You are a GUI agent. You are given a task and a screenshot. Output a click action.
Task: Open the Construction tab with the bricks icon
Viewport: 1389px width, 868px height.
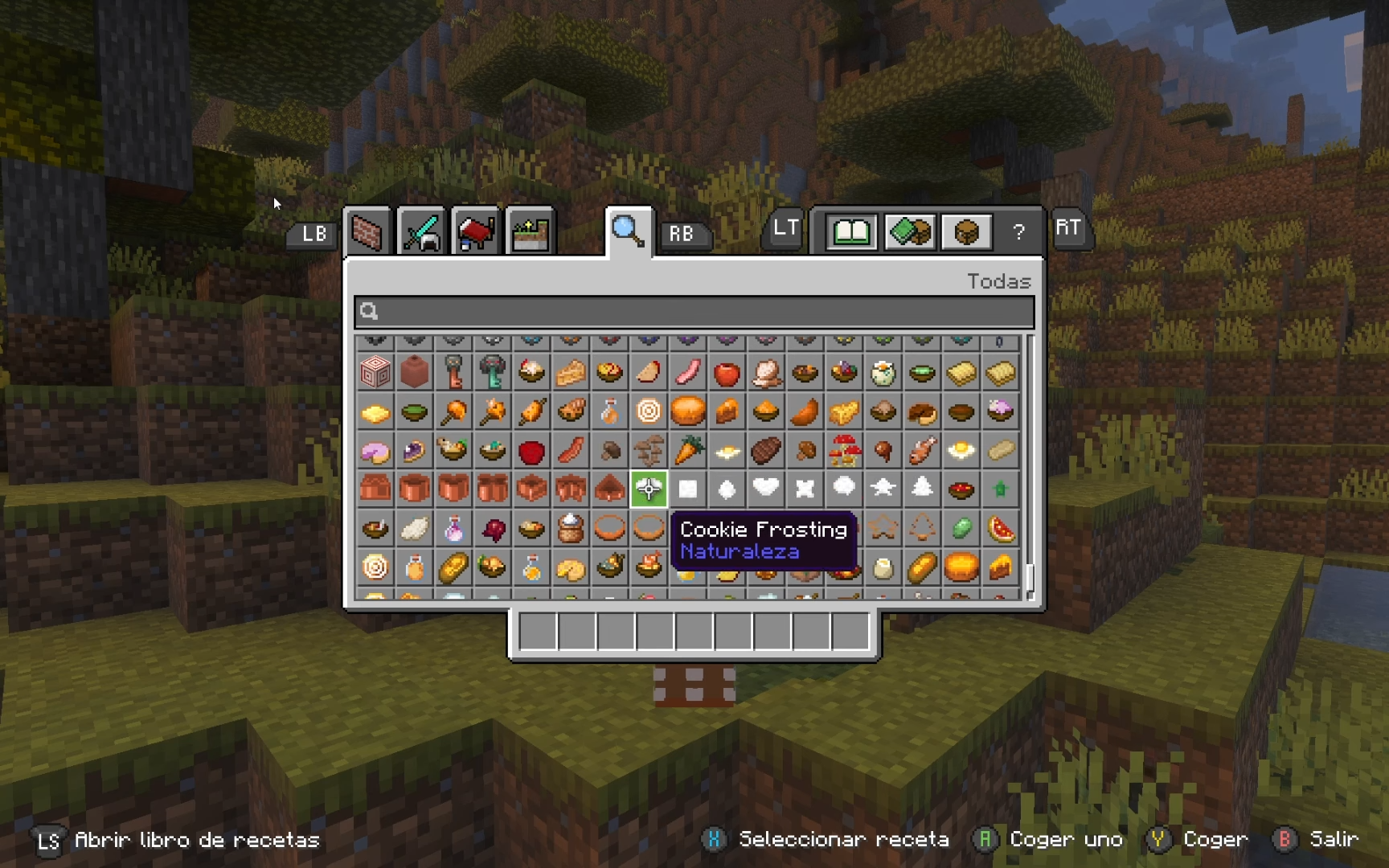point(367,231)
